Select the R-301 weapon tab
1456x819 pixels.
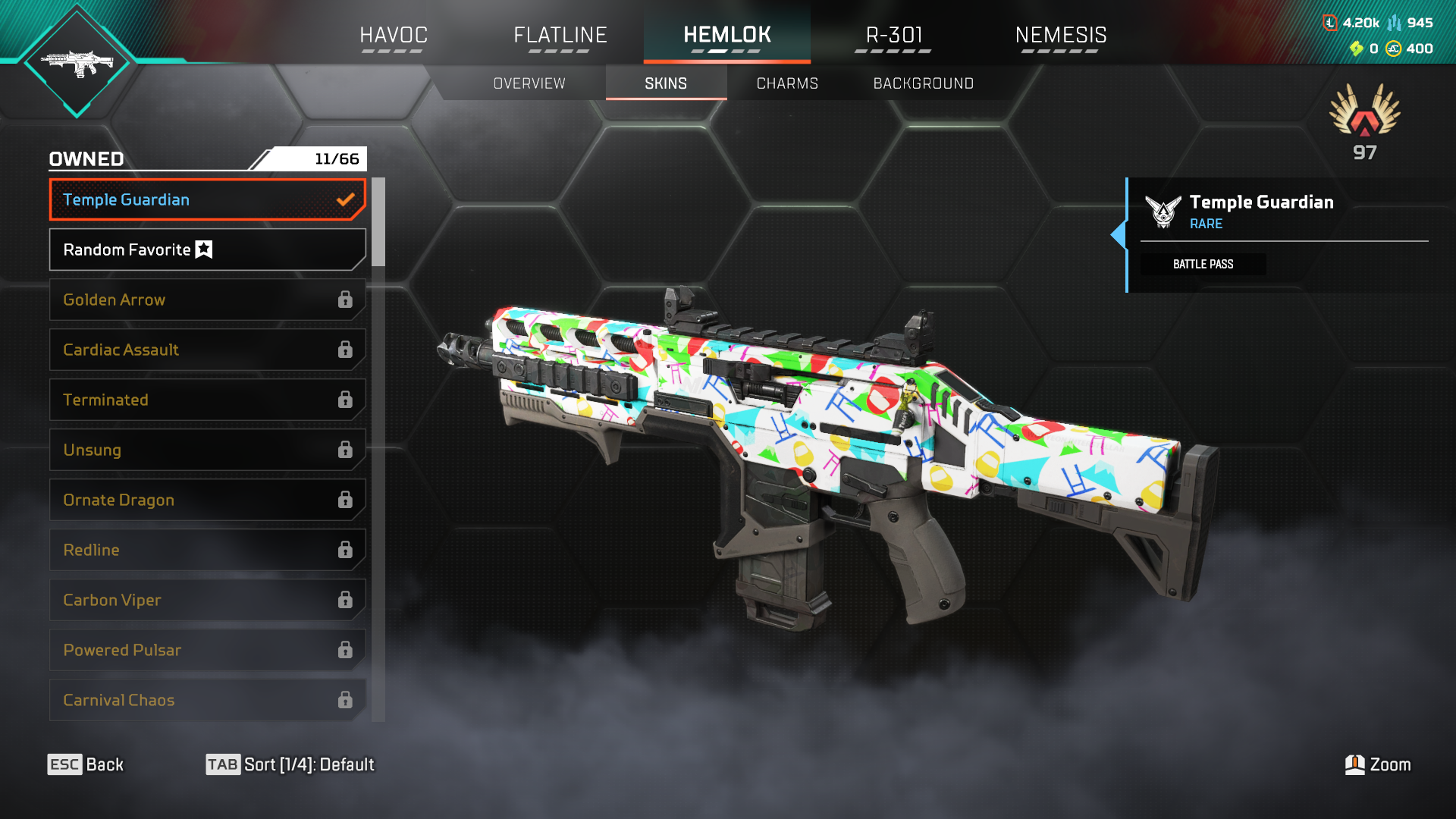(x=894, y=35)
